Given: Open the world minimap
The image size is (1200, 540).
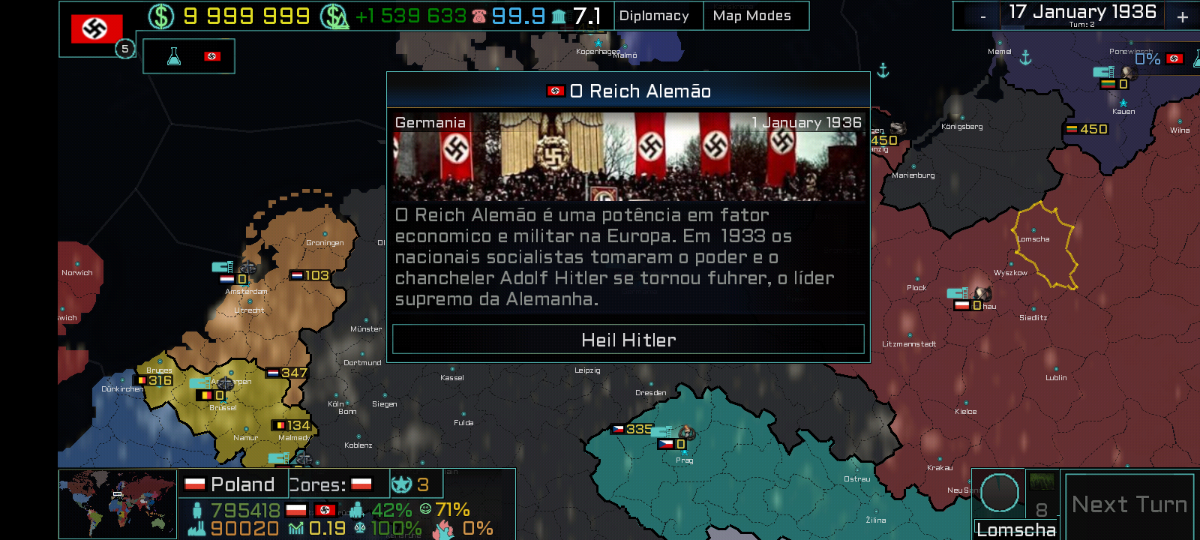Looking at the screenshot, I should [x=117, y=504].
